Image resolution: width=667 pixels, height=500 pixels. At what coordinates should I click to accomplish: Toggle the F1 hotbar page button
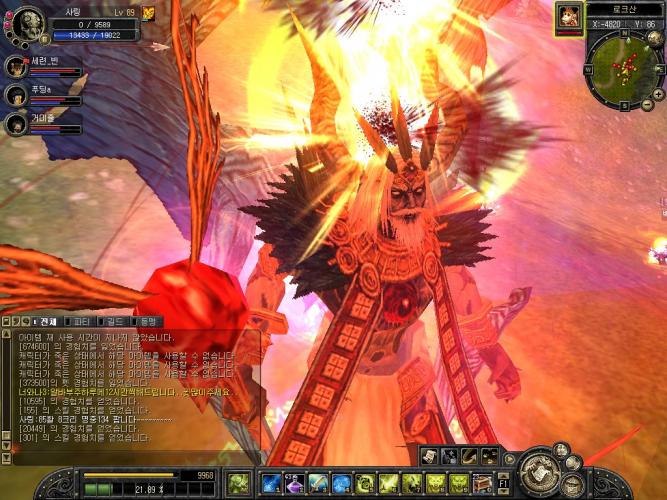pyautogui.click(x=504, y=485)
